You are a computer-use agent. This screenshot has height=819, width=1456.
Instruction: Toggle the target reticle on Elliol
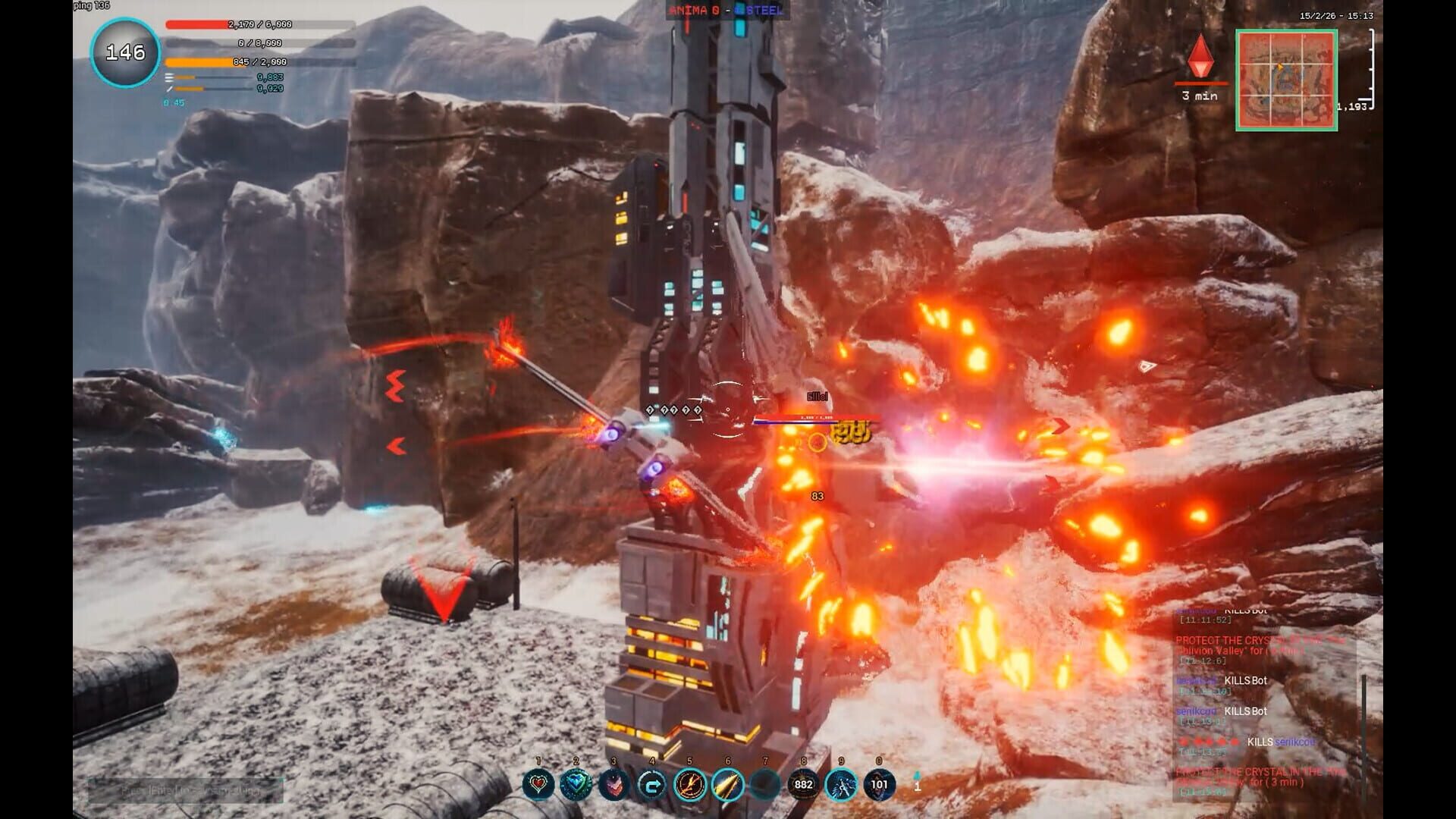[726, 409]
